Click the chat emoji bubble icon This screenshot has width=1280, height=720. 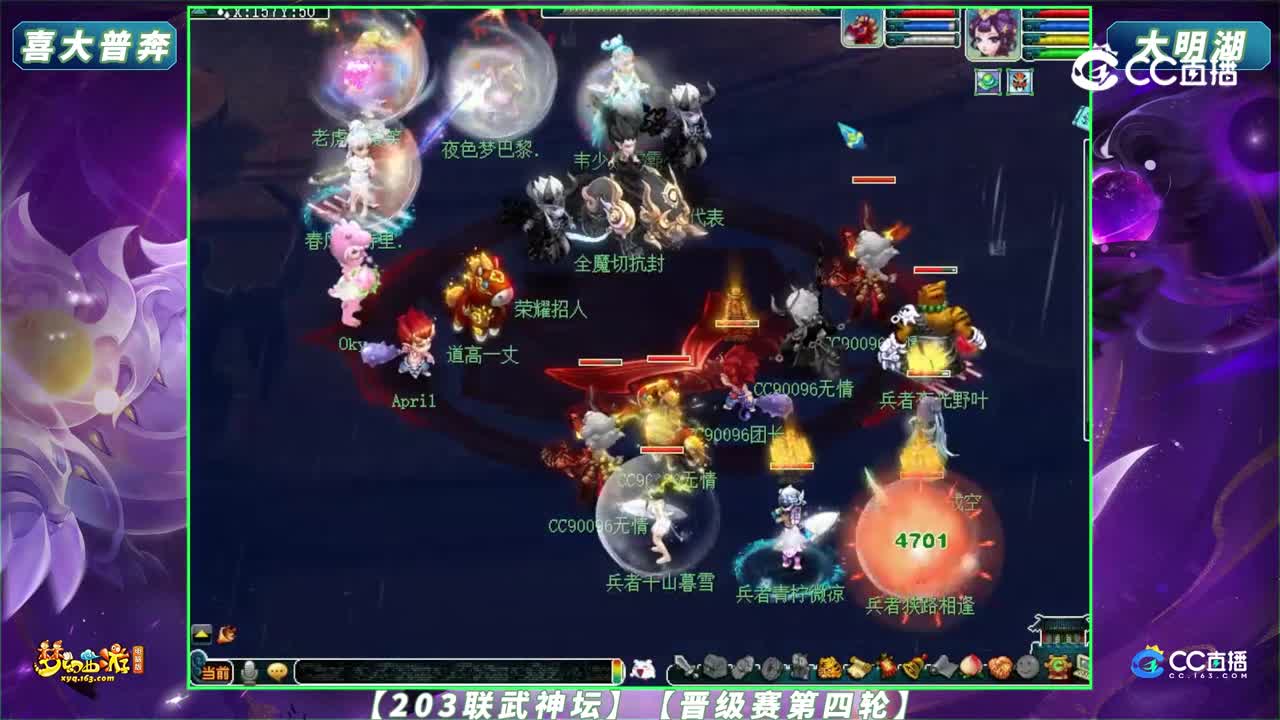[x=276, y=669]
